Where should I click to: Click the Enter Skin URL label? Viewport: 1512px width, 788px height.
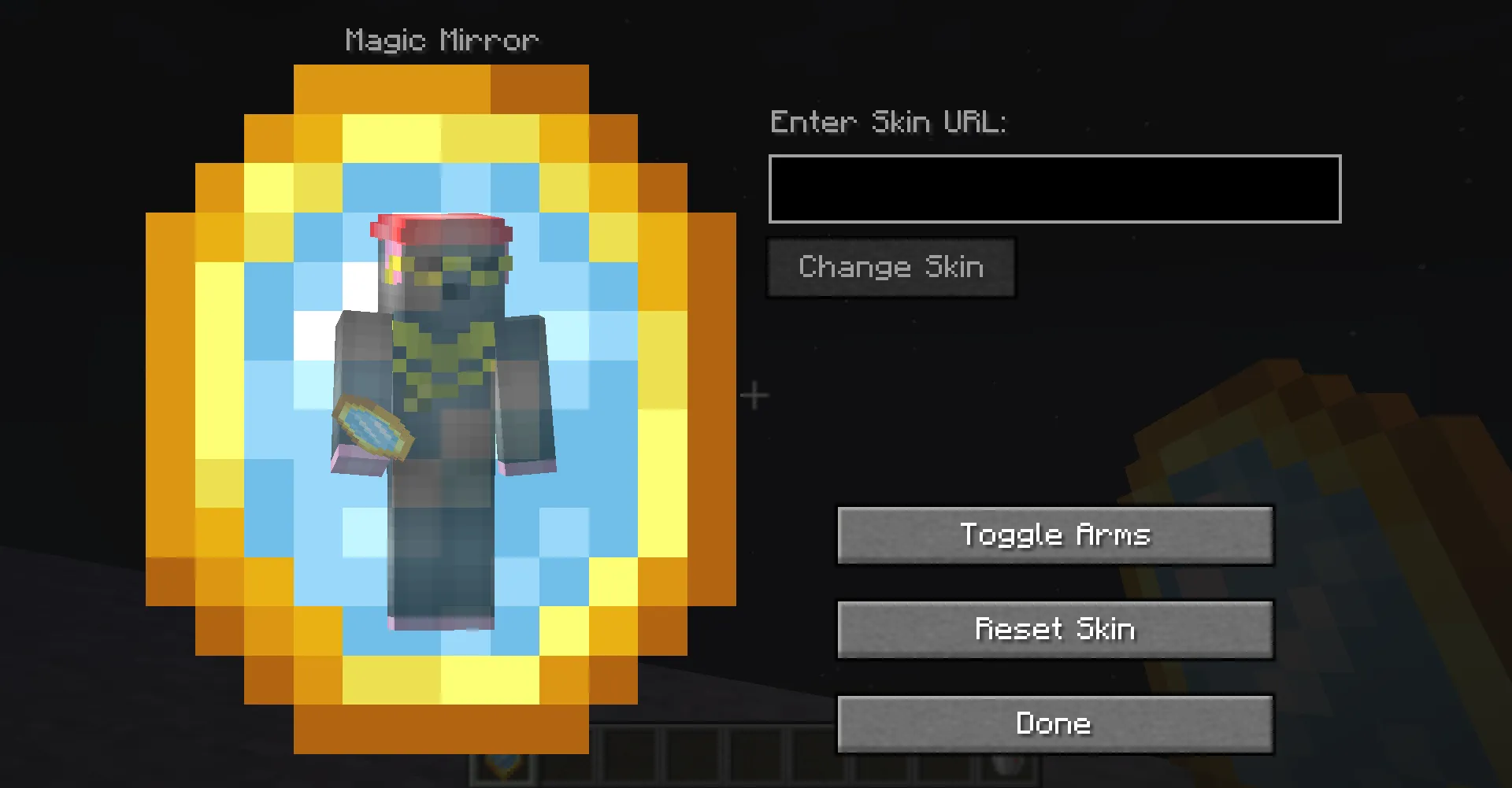coord(888,122)
